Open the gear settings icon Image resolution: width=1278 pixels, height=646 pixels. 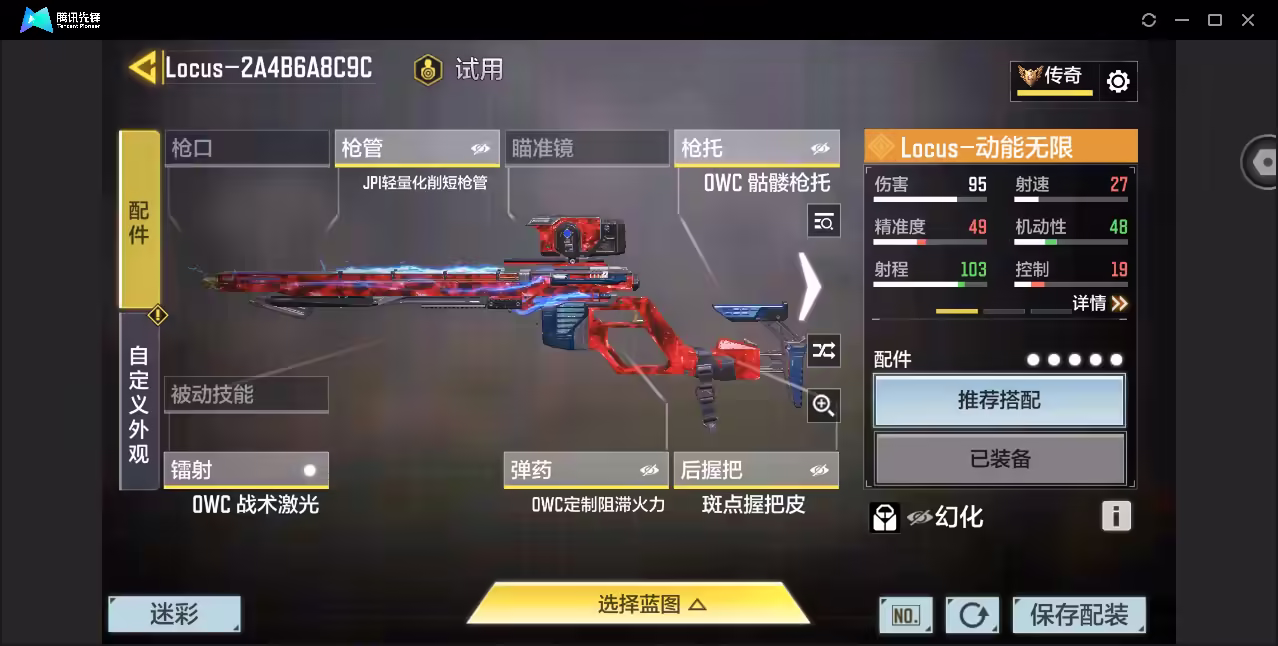(x=1118, y=82)
